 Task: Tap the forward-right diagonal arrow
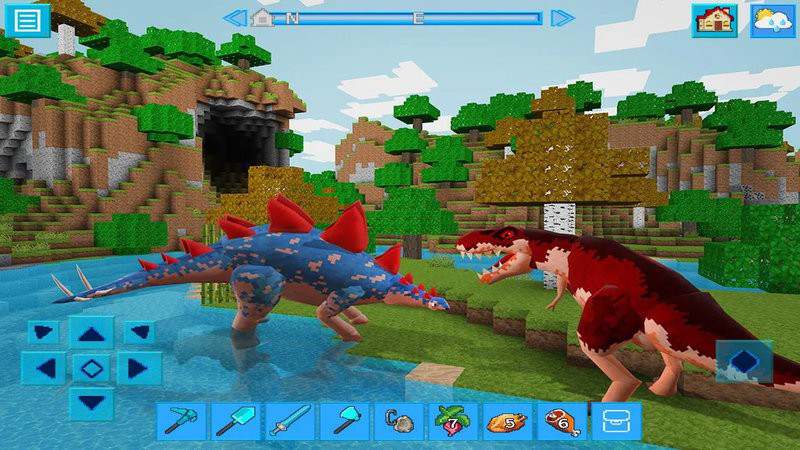click(x=139, y=331)
